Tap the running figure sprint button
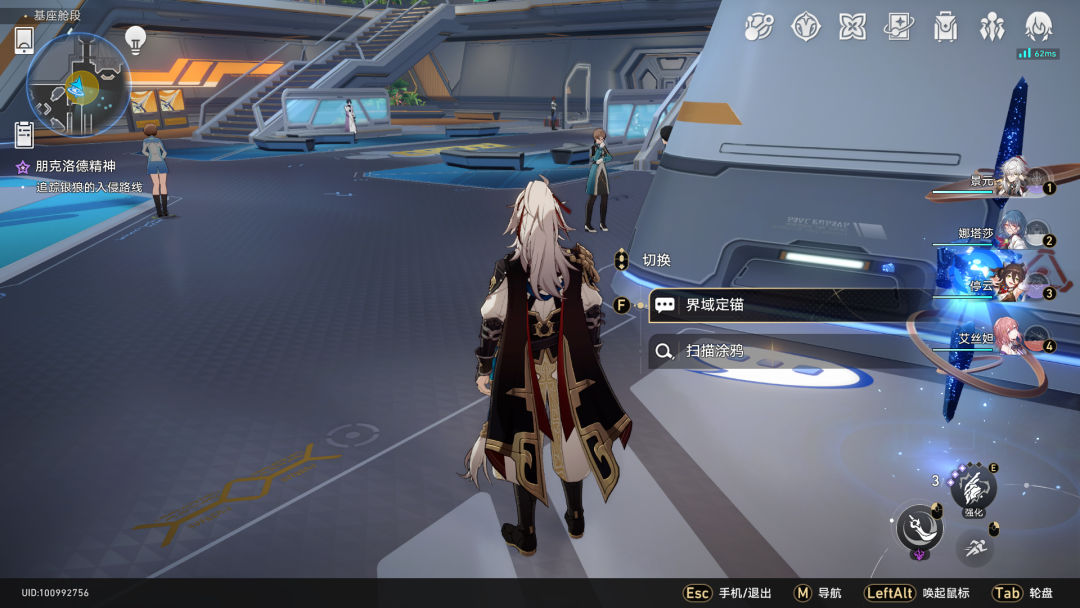Image resolution: width=1080 pixels, height=608 pixels. (x=975, y=547)
